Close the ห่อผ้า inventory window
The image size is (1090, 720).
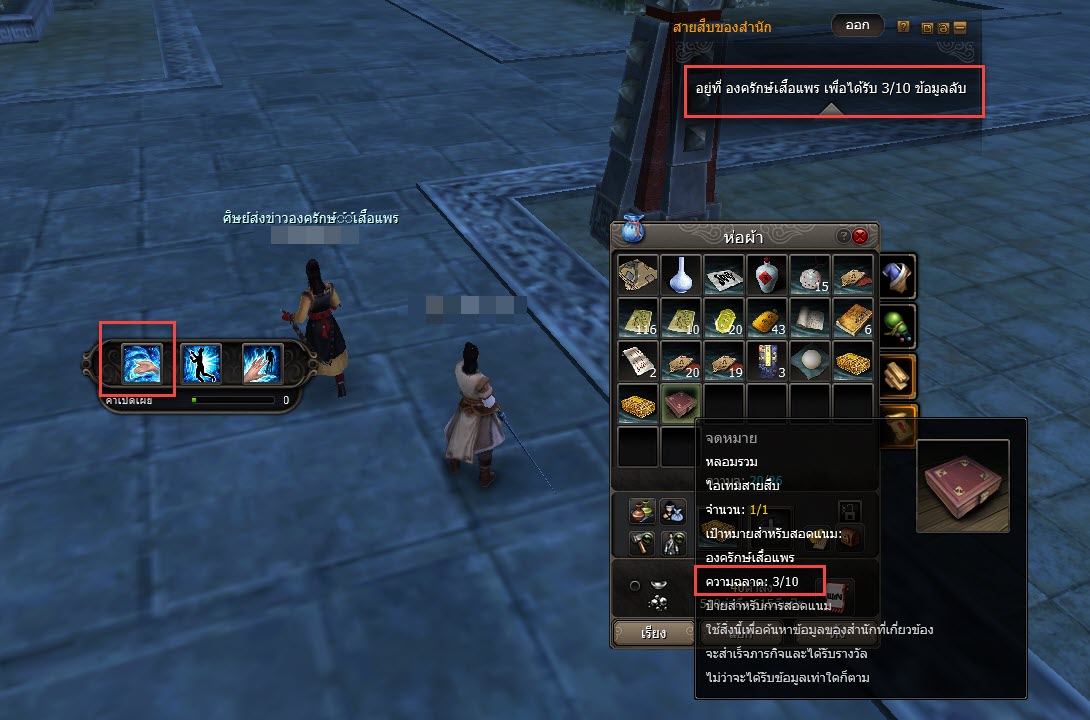tap(860, 237)
